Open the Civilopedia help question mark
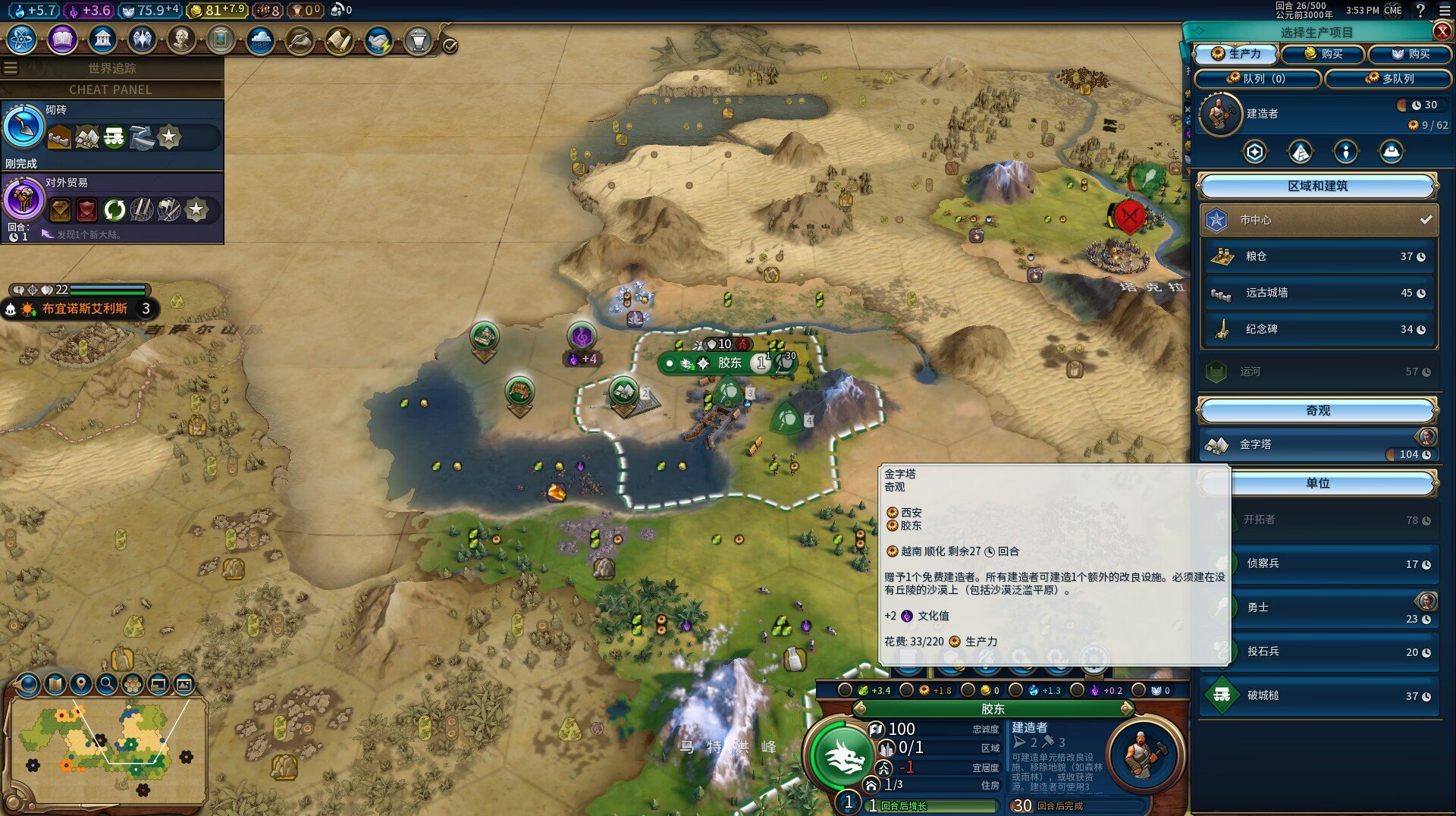 tap(1420, 10)
